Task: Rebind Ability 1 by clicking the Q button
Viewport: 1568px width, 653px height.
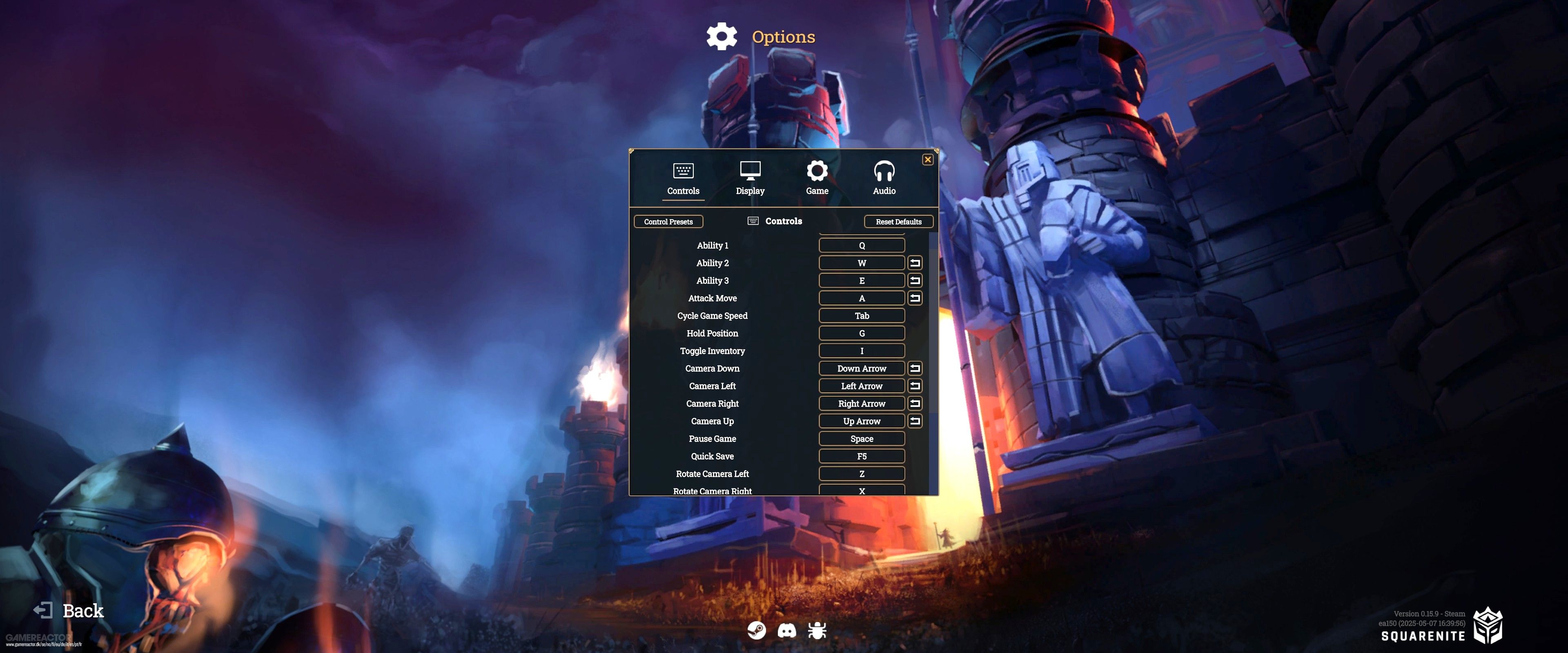Action: click(x=861, y=245)
